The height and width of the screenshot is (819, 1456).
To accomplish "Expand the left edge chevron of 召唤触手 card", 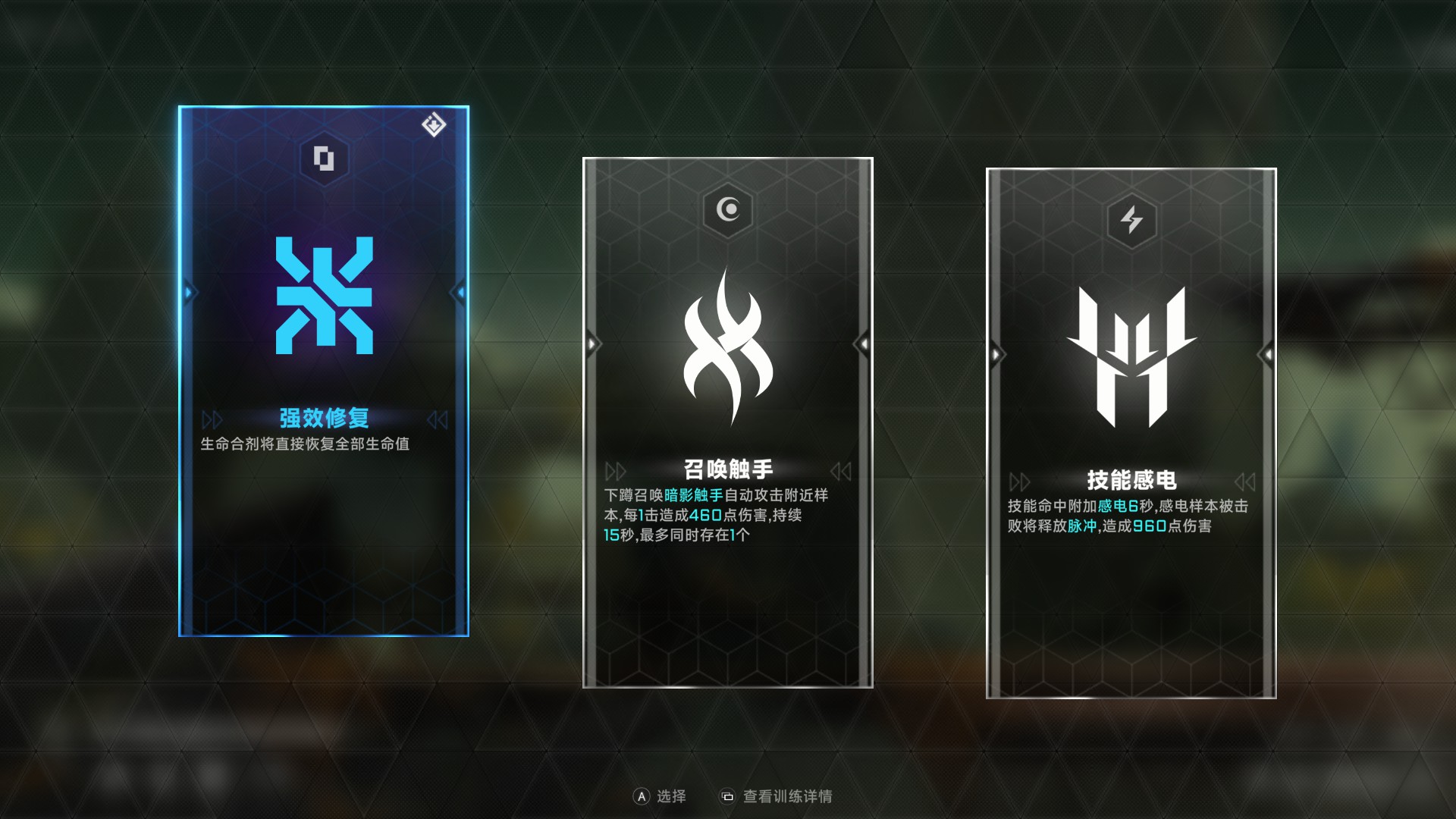I will click(x=591, y=343).
